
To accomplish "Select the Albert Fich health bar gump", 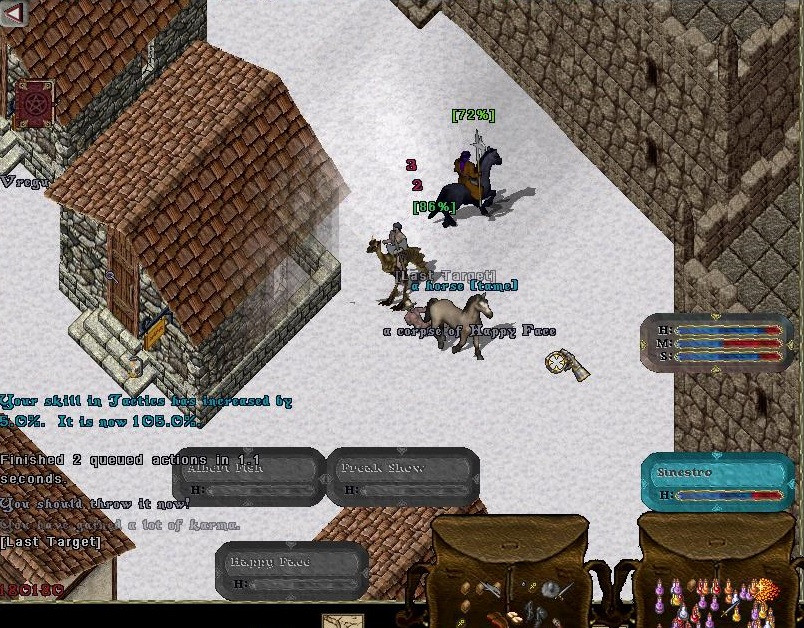I will pyautogui.click(x=249, y=477).
